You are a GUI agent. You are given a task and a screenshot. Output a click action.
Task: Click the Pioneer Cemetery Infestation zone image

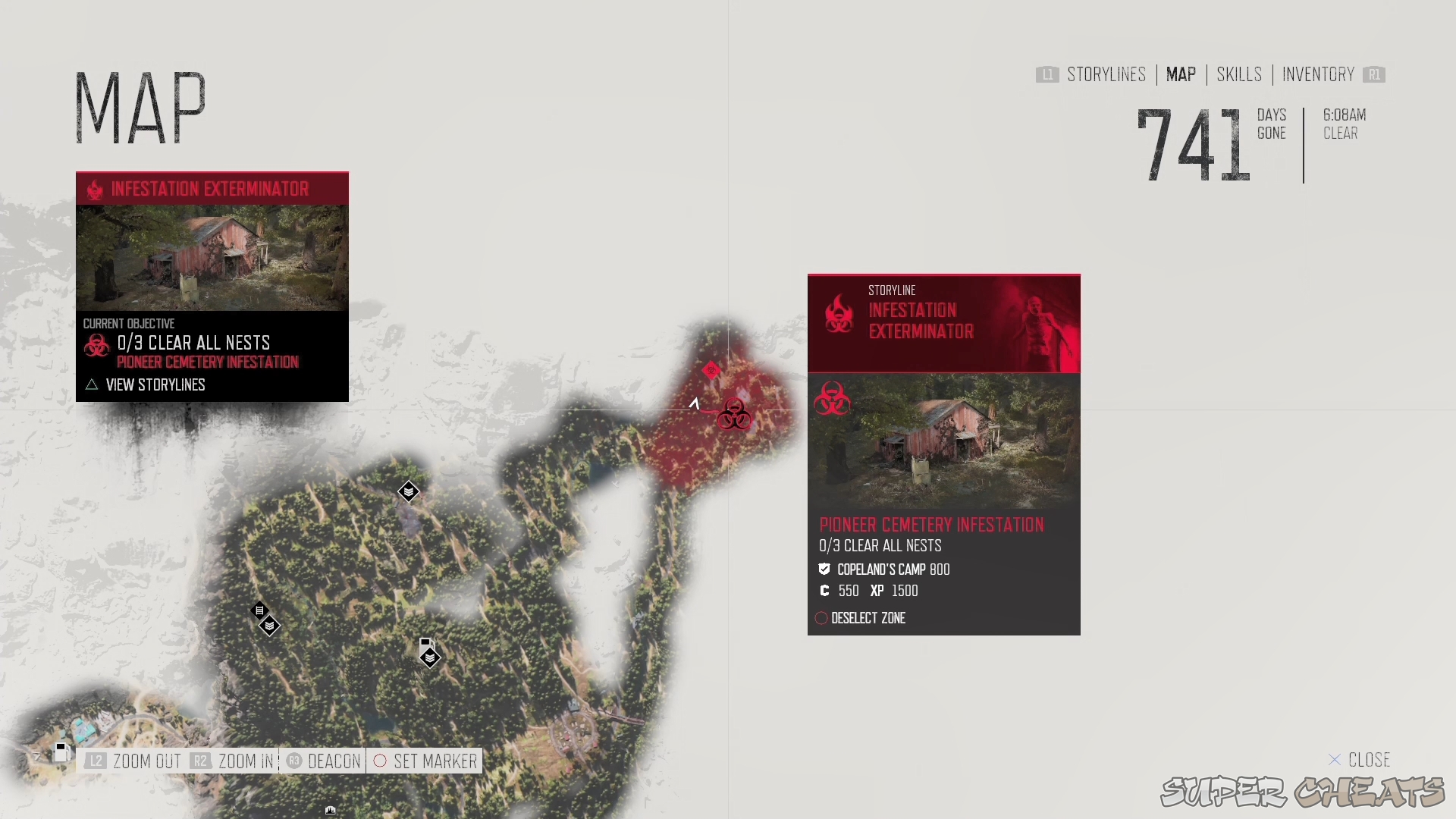[943, 441]
